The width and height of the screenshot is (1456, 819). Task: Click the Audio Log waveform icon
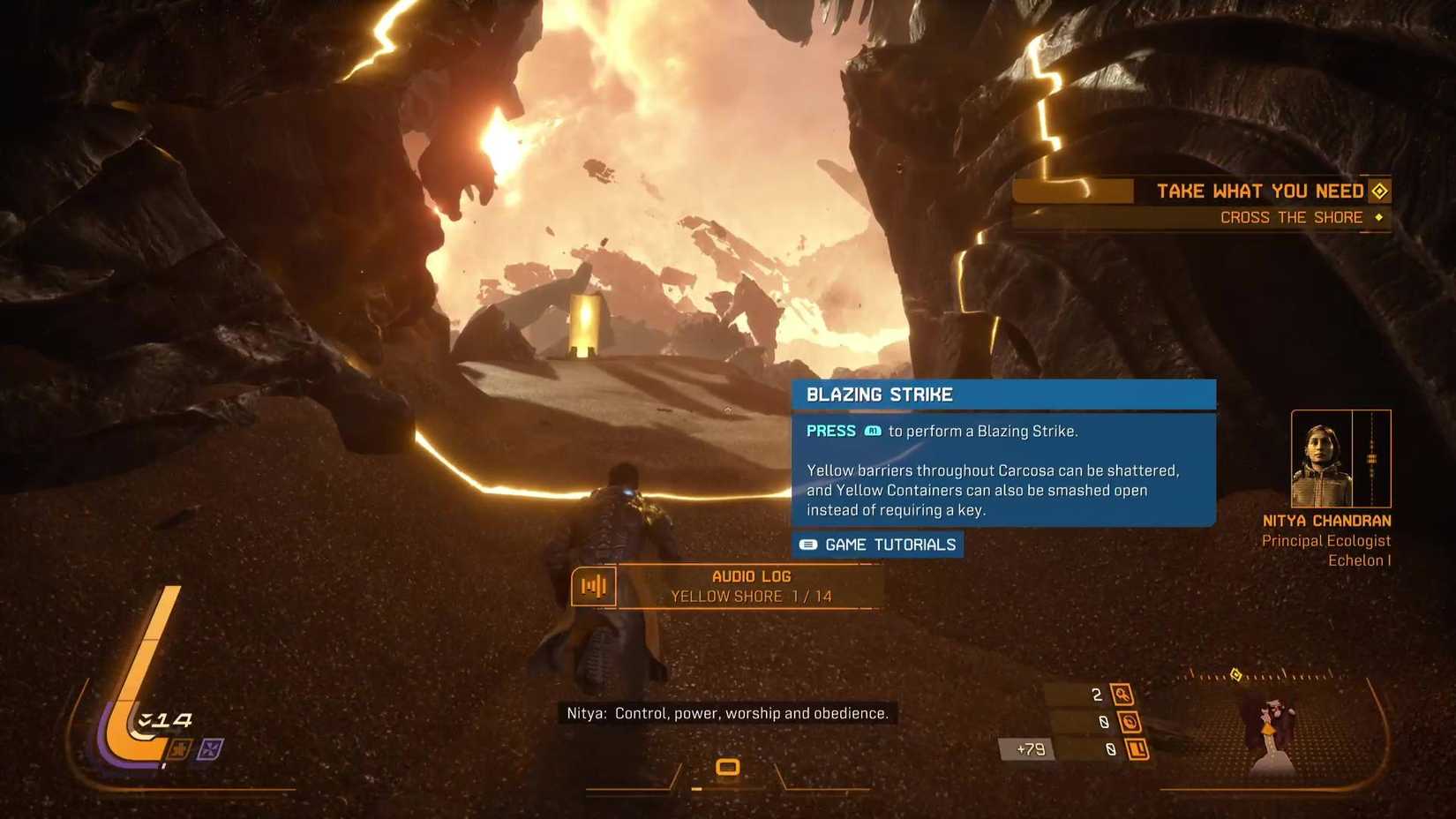pos(593,586)
